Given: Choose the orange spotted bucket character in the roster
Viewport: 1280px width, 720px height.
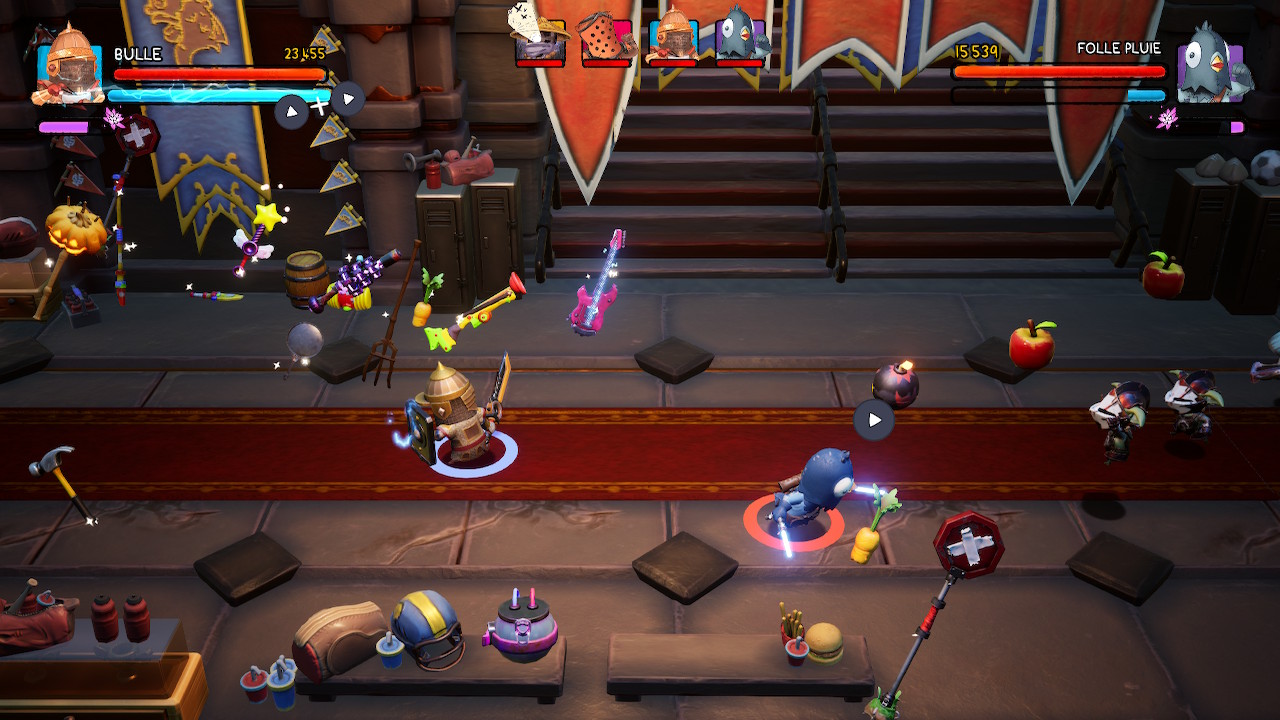Looking at the screenshot, I should pyautogui.click(x=606, y=38).
